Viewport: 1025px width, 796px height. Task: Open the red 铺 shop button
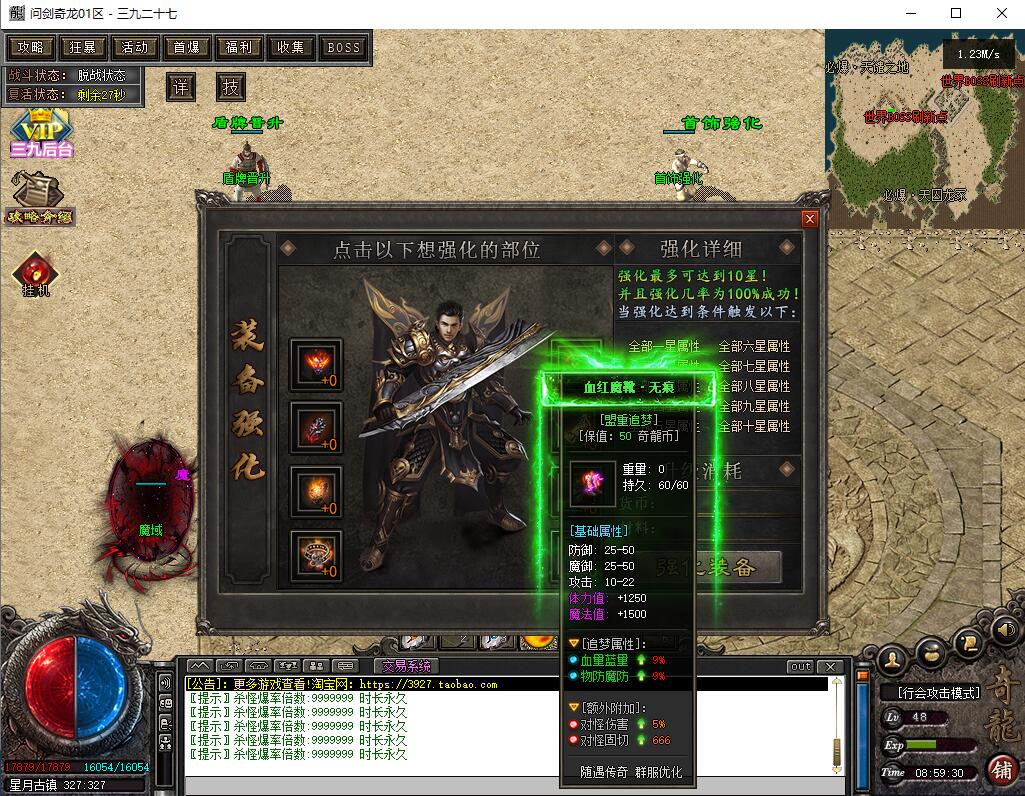[1000, 768]
